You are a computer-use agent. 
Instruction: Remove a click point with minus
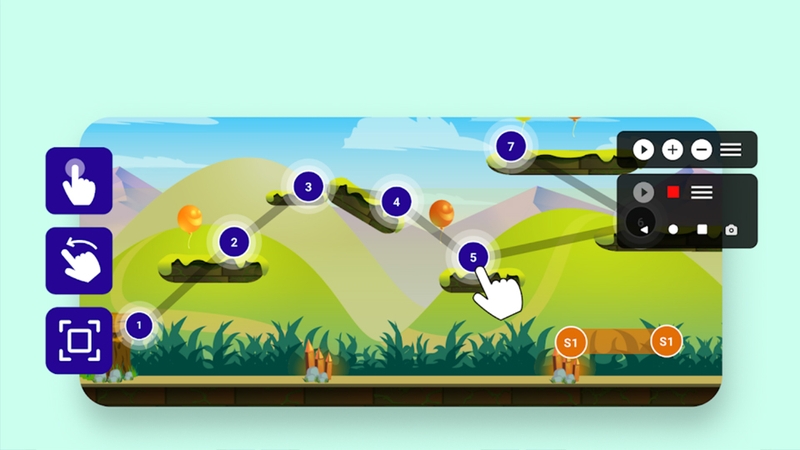pos(702,150)
